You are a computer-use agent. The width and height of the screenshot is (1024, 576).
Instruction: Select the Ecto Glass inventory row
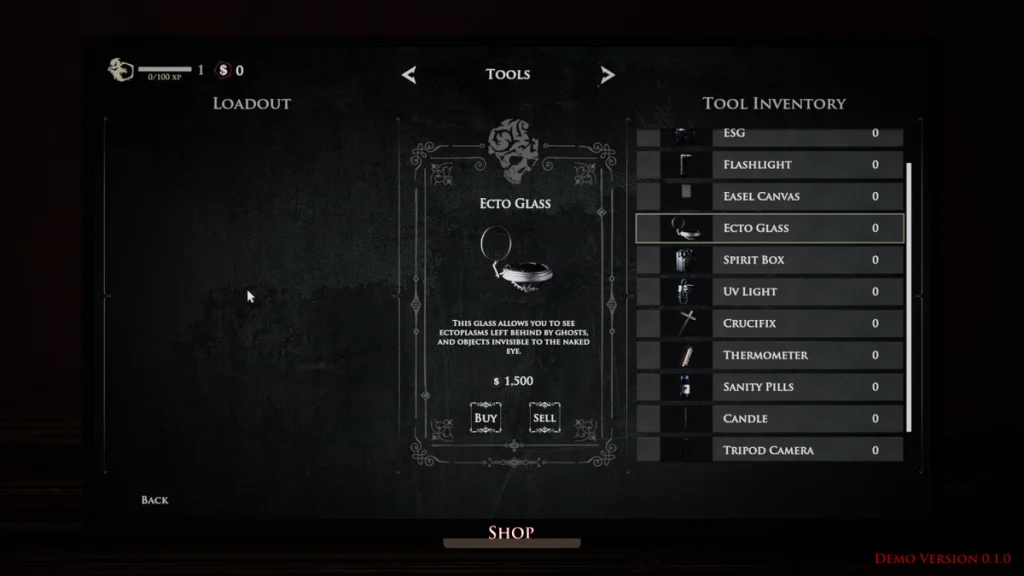click(x=770, y=228)
